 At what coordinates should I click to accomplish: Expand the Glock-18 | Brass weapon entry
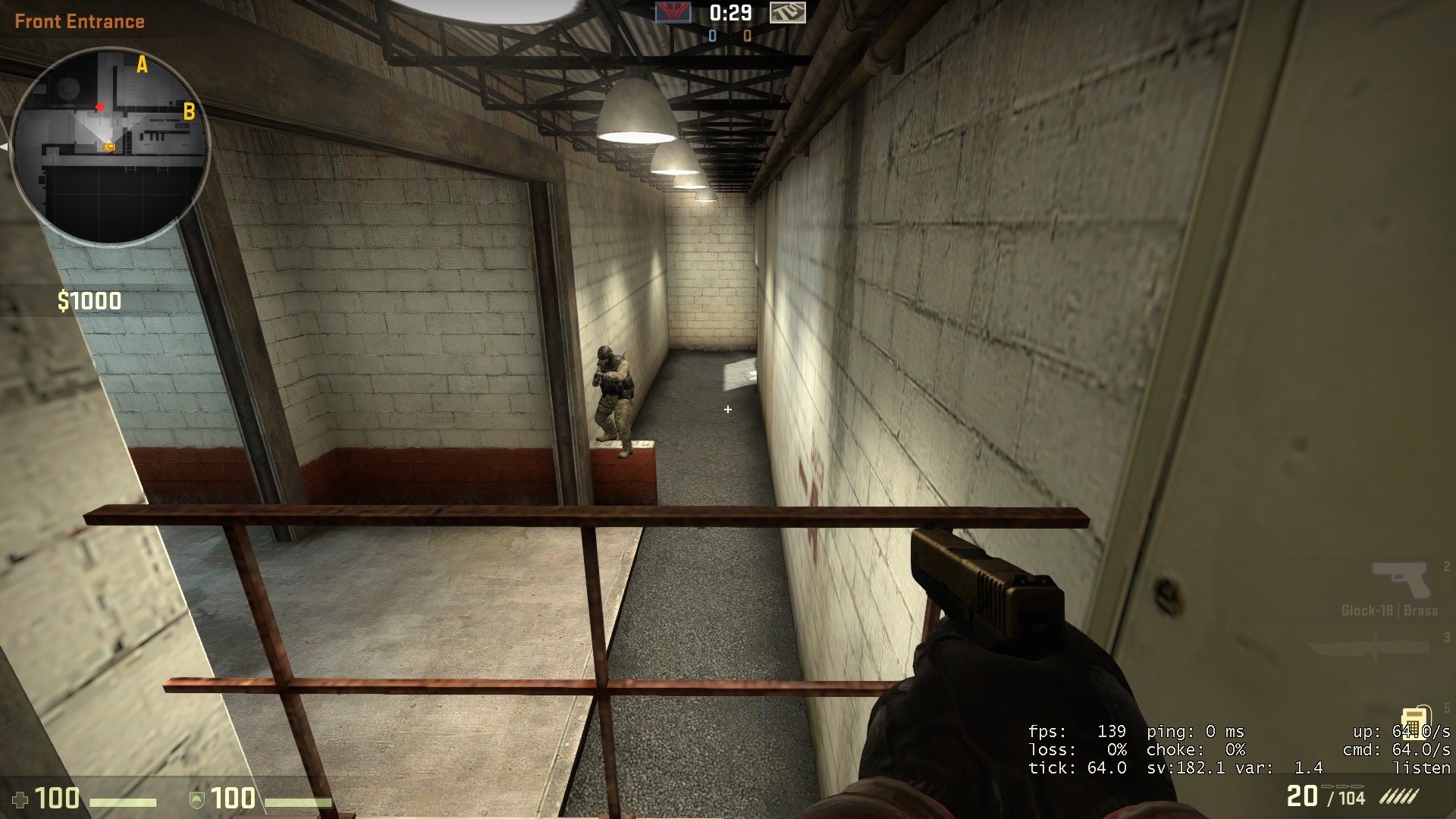1390,609
